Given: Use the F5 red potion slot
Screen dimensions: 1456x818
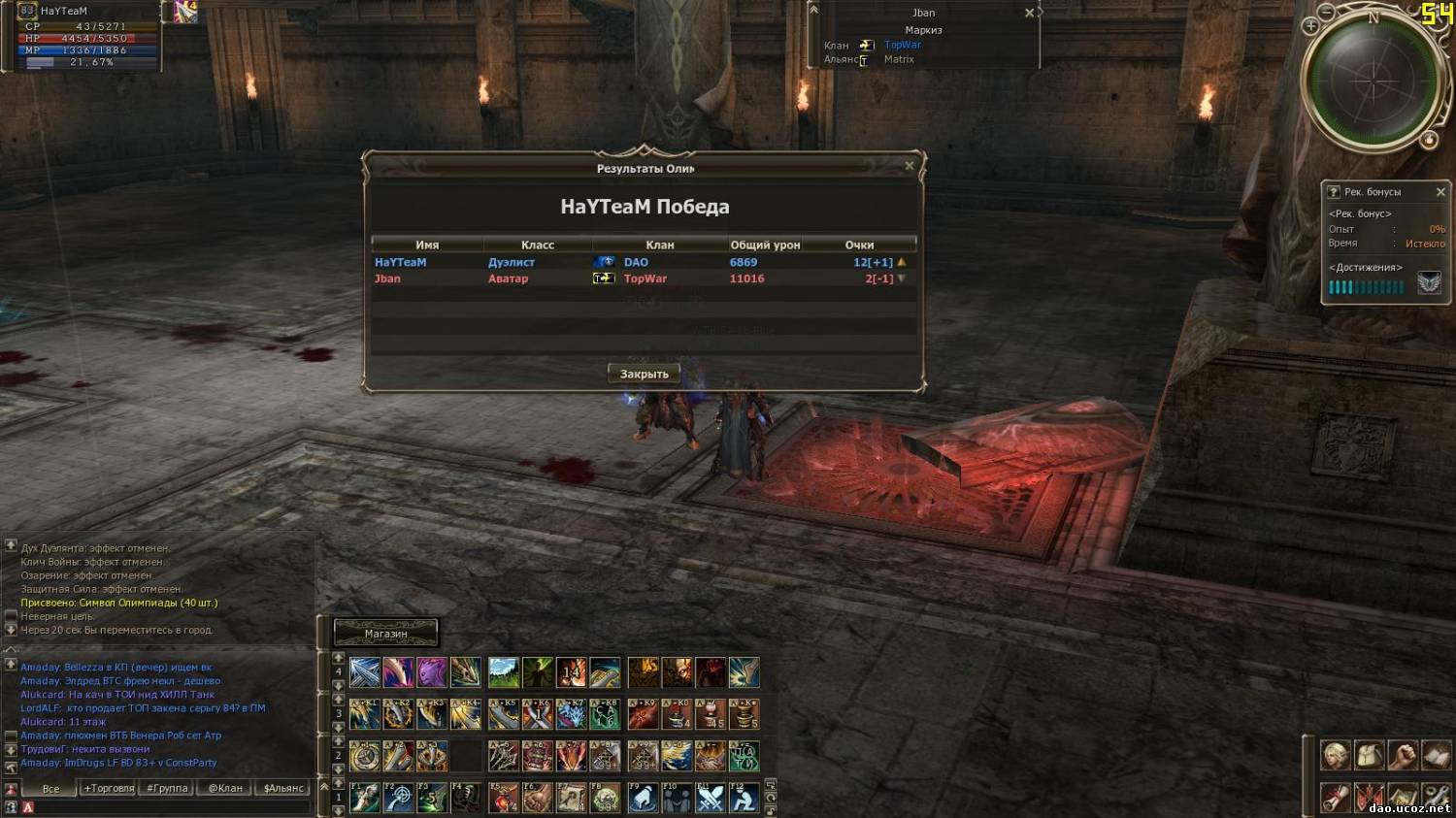Looking at the screenshot, I should click(x=504, y=798).
